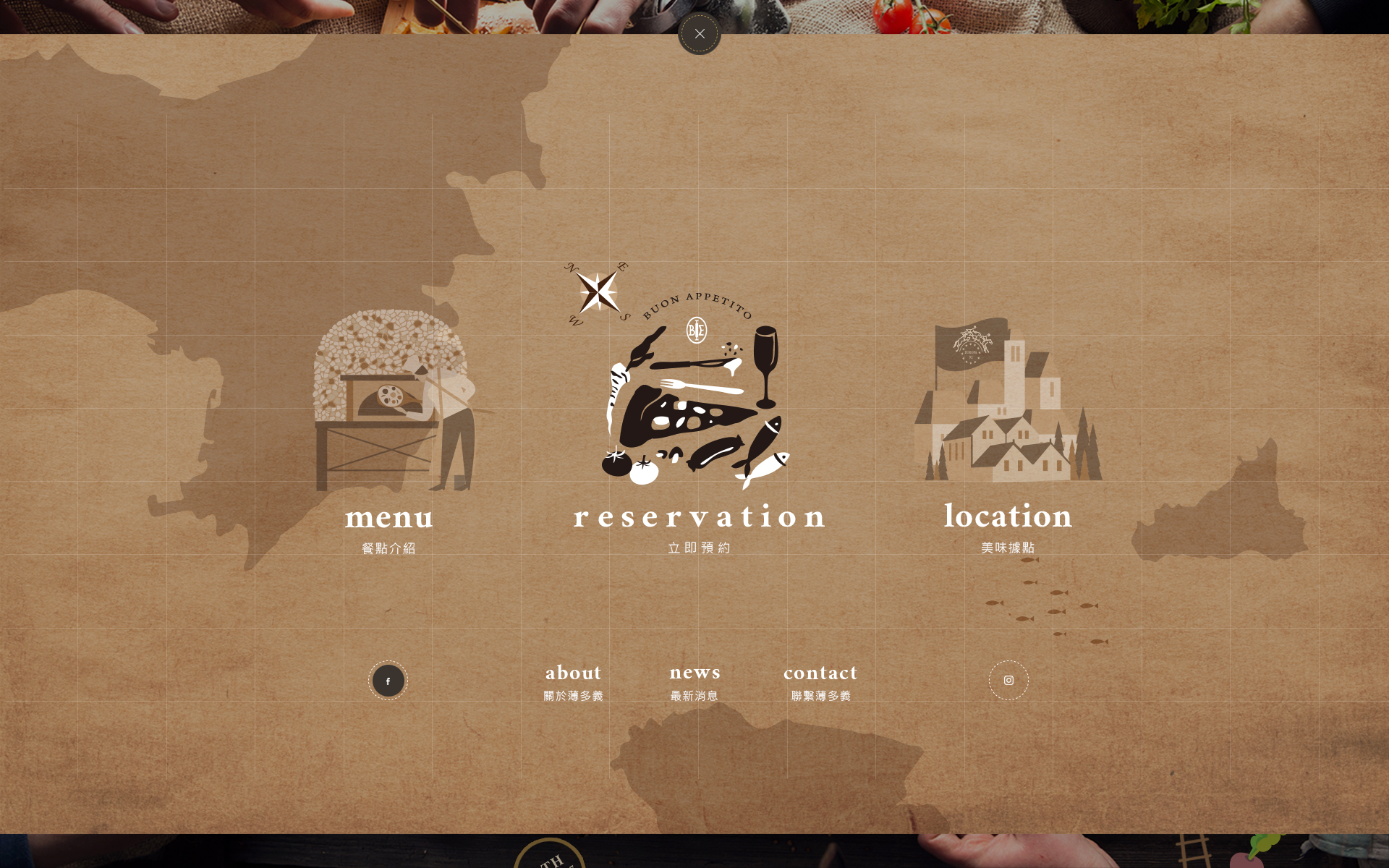This screenshot has height=868, width=1389.
Task: Select the BE crest badge under Buon Appetito
Action: [x=697, y=331]
